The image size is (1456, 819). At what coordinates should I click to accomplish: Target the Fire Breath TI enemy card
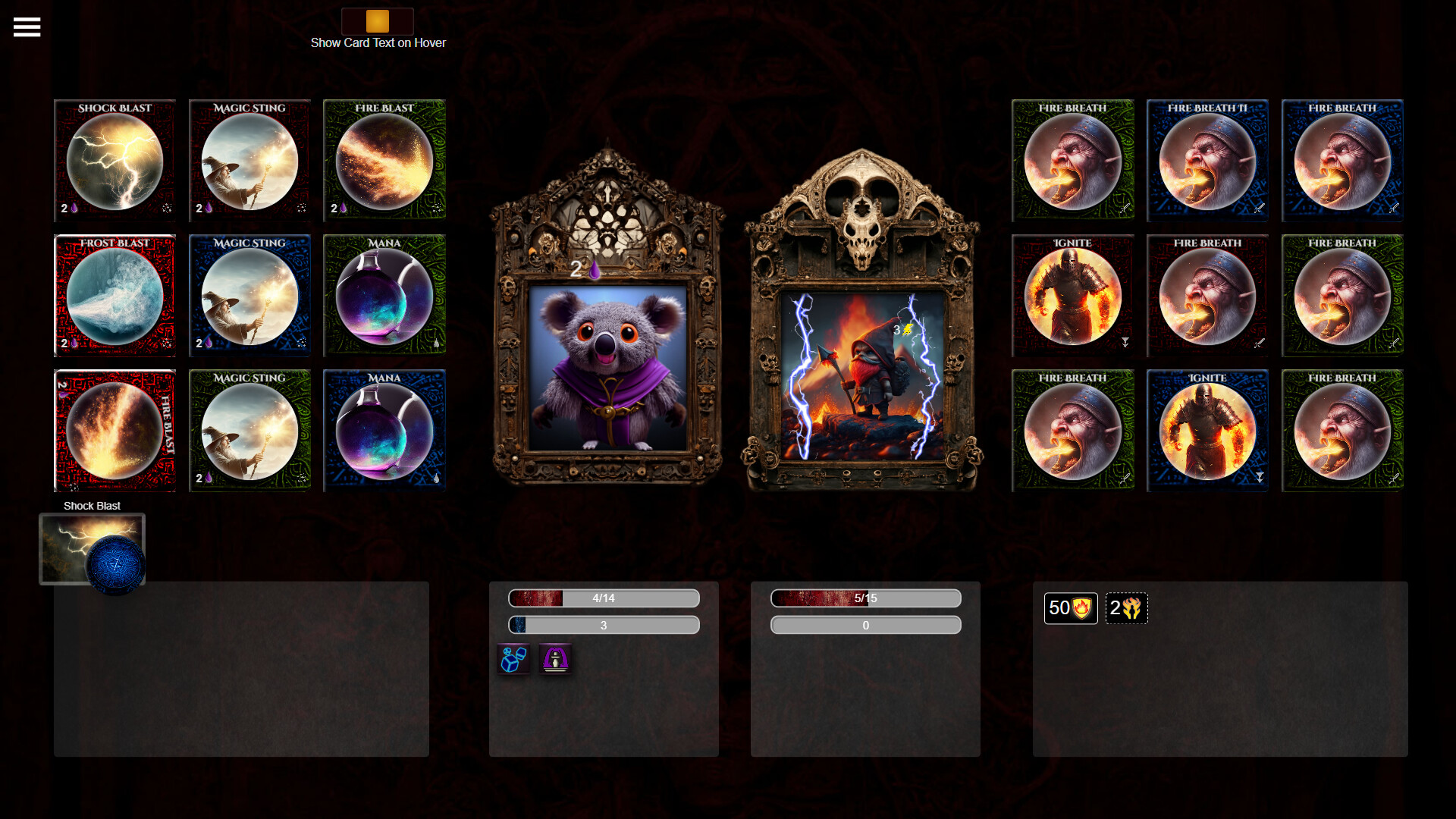(x=1207, y=160)
